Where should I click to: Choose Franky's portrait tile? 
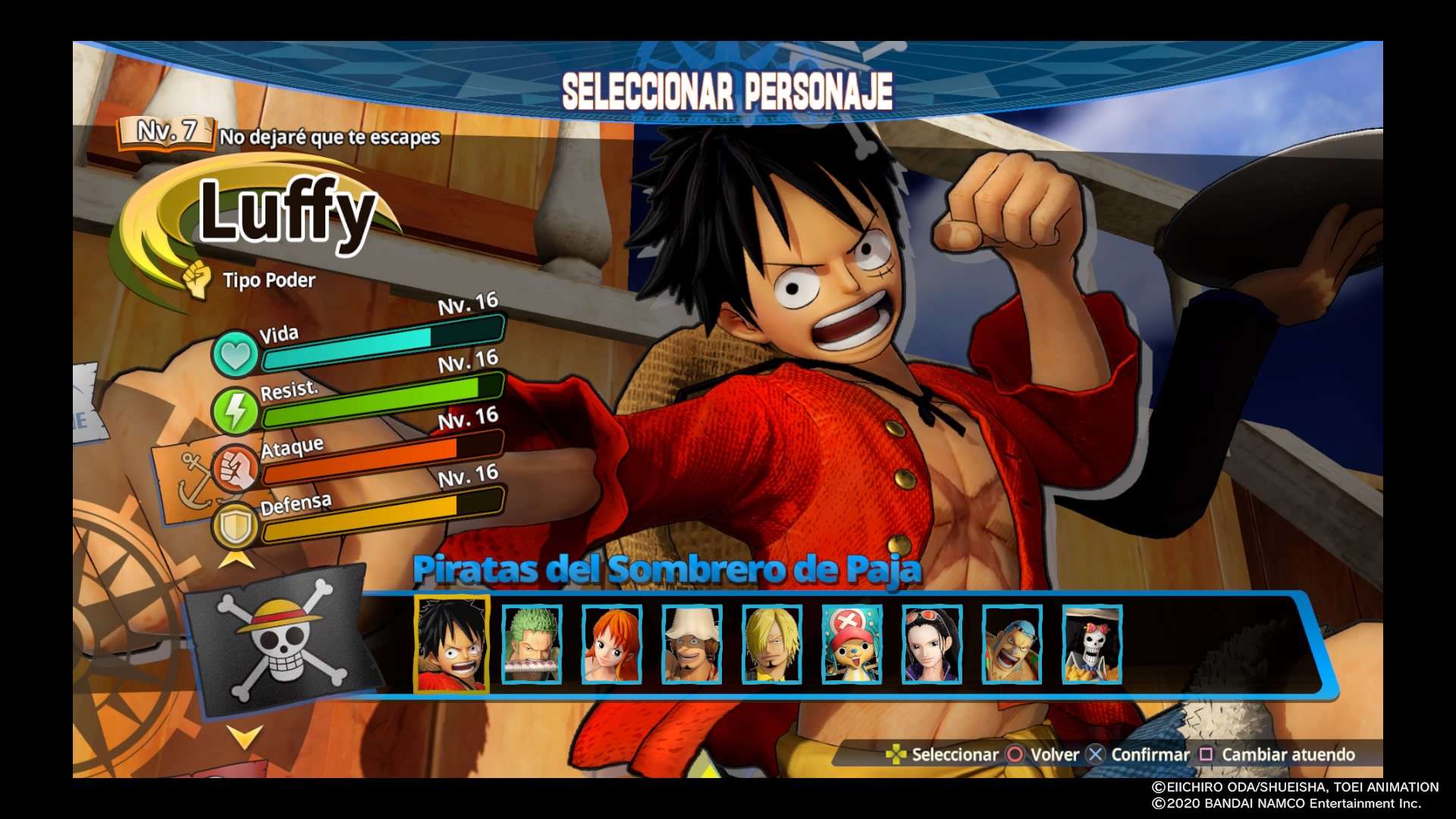1012,644
